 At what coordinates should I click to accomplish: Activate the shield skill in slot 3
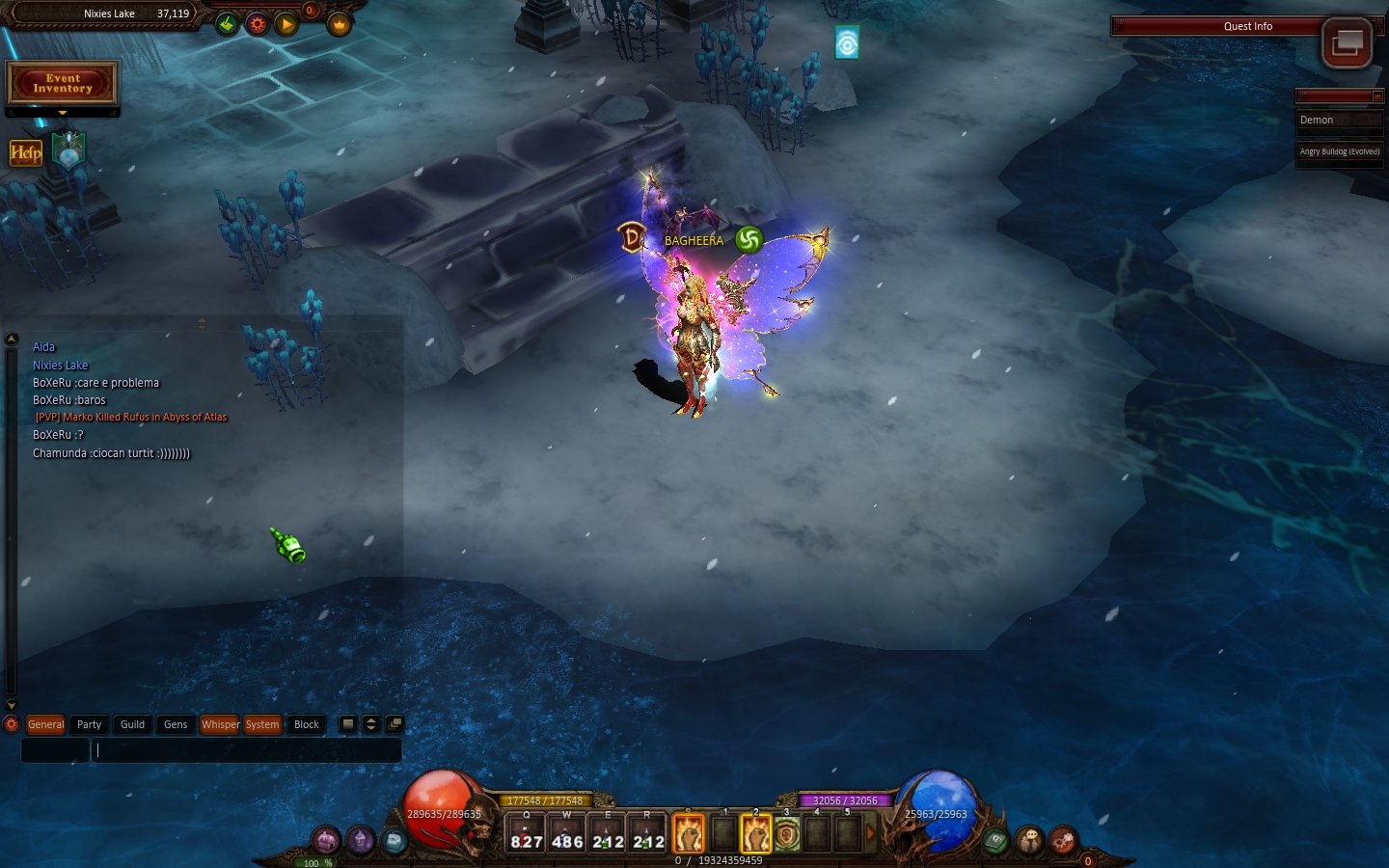pos(787,834)
